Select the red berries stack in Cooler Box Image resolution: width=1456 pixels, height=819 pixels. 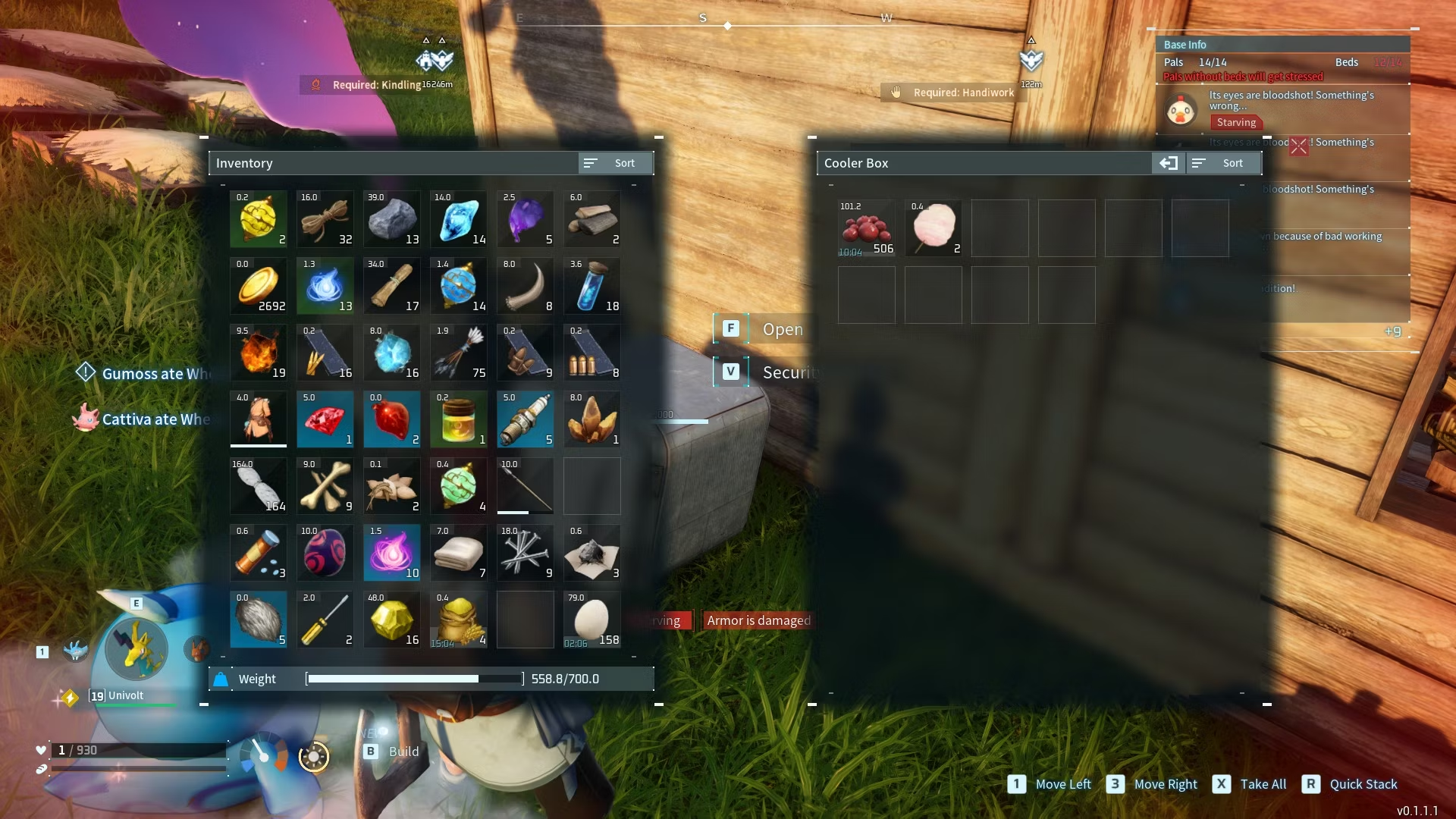click(866, 228)
